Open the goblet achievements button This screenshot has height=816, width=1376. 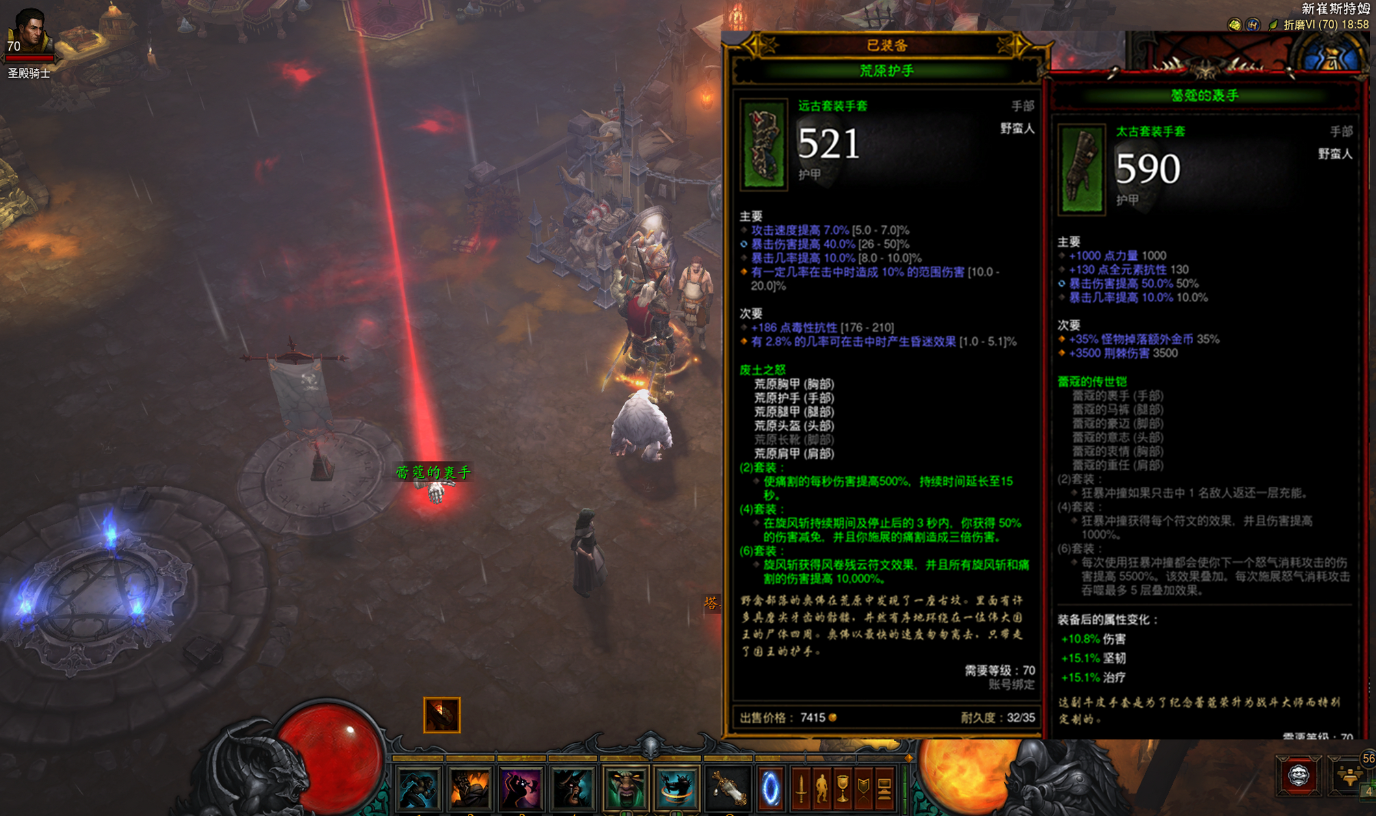(843, 789)
